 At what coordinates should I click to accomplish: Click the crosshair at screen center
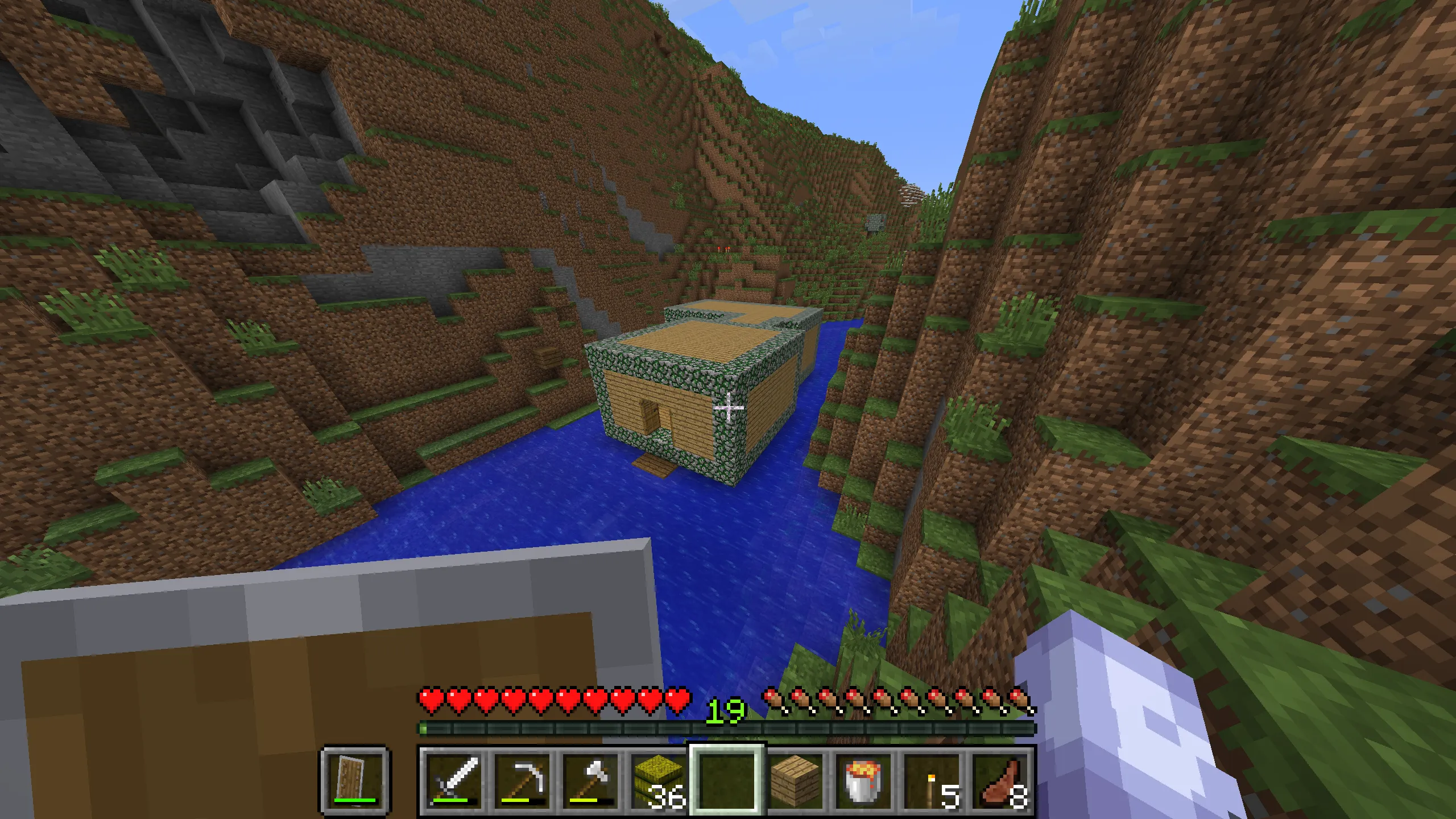coord(728,407)
